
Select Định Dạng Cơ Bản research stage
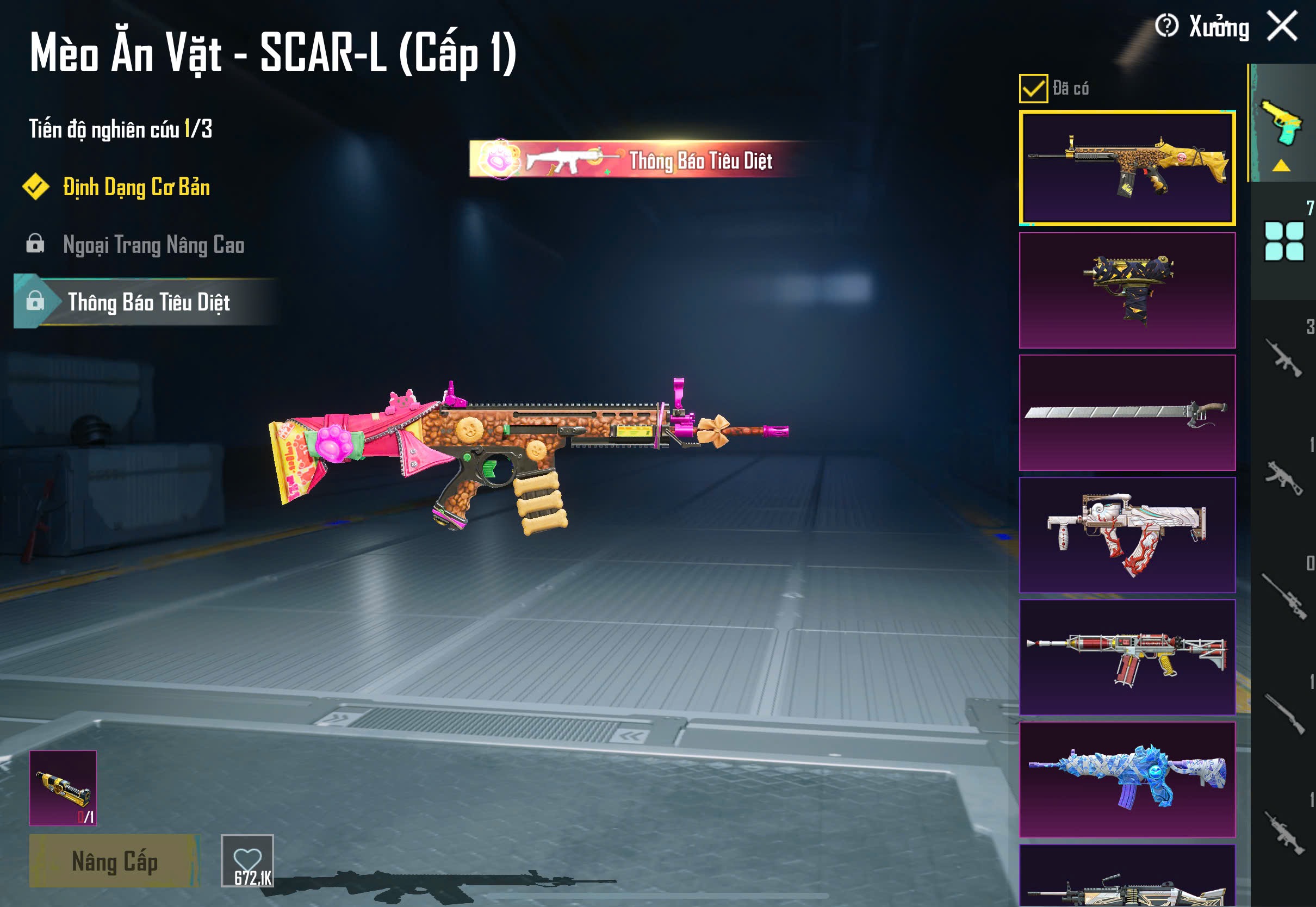point(136,188)
